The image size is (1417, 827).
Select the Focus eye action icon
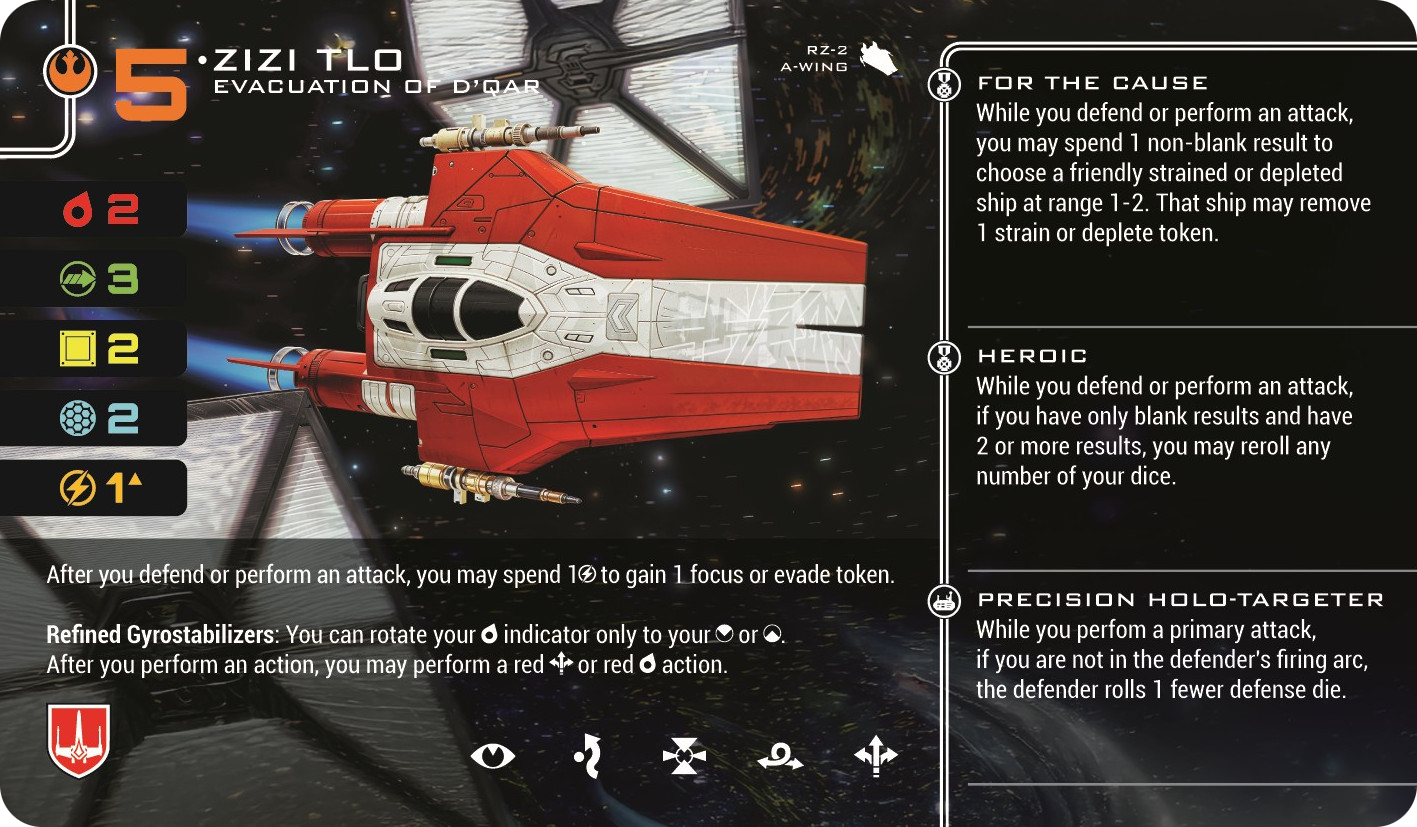click(x=492, y=756)
